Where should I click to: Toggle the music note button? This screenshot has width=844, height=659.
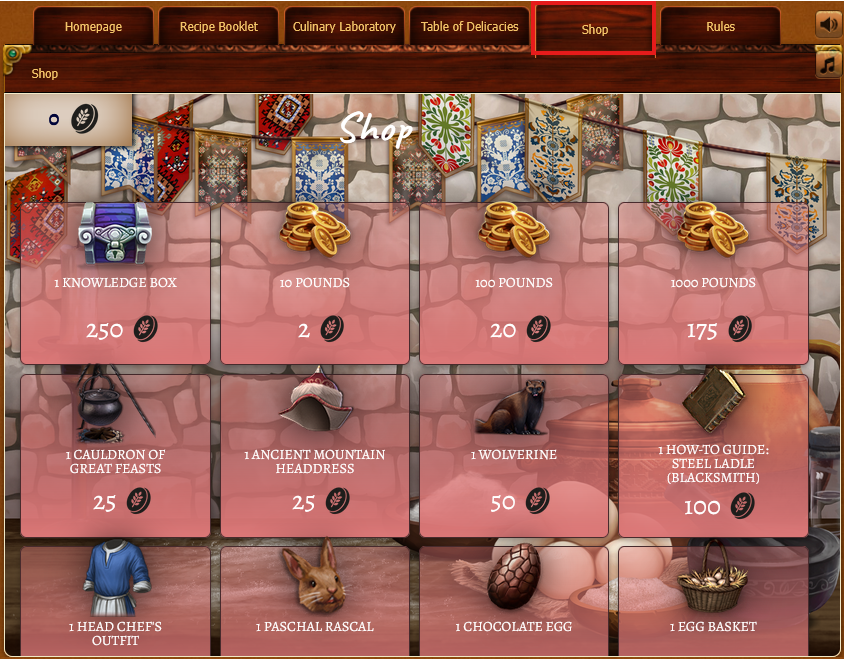pos(829,64)
